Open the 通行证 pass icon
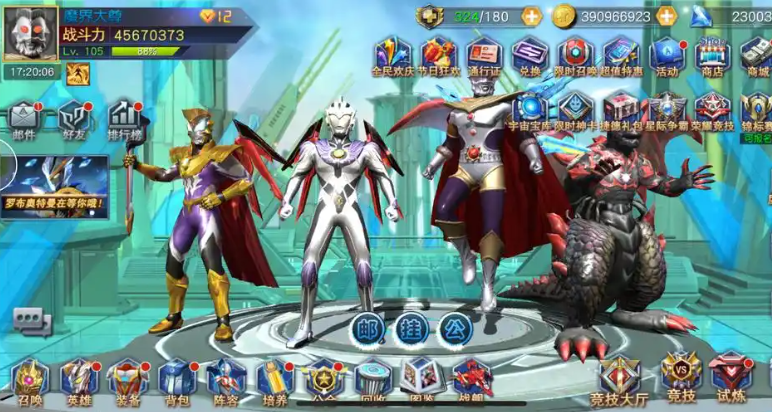This screenshot has width=772, height=412. tap(485, 56)
